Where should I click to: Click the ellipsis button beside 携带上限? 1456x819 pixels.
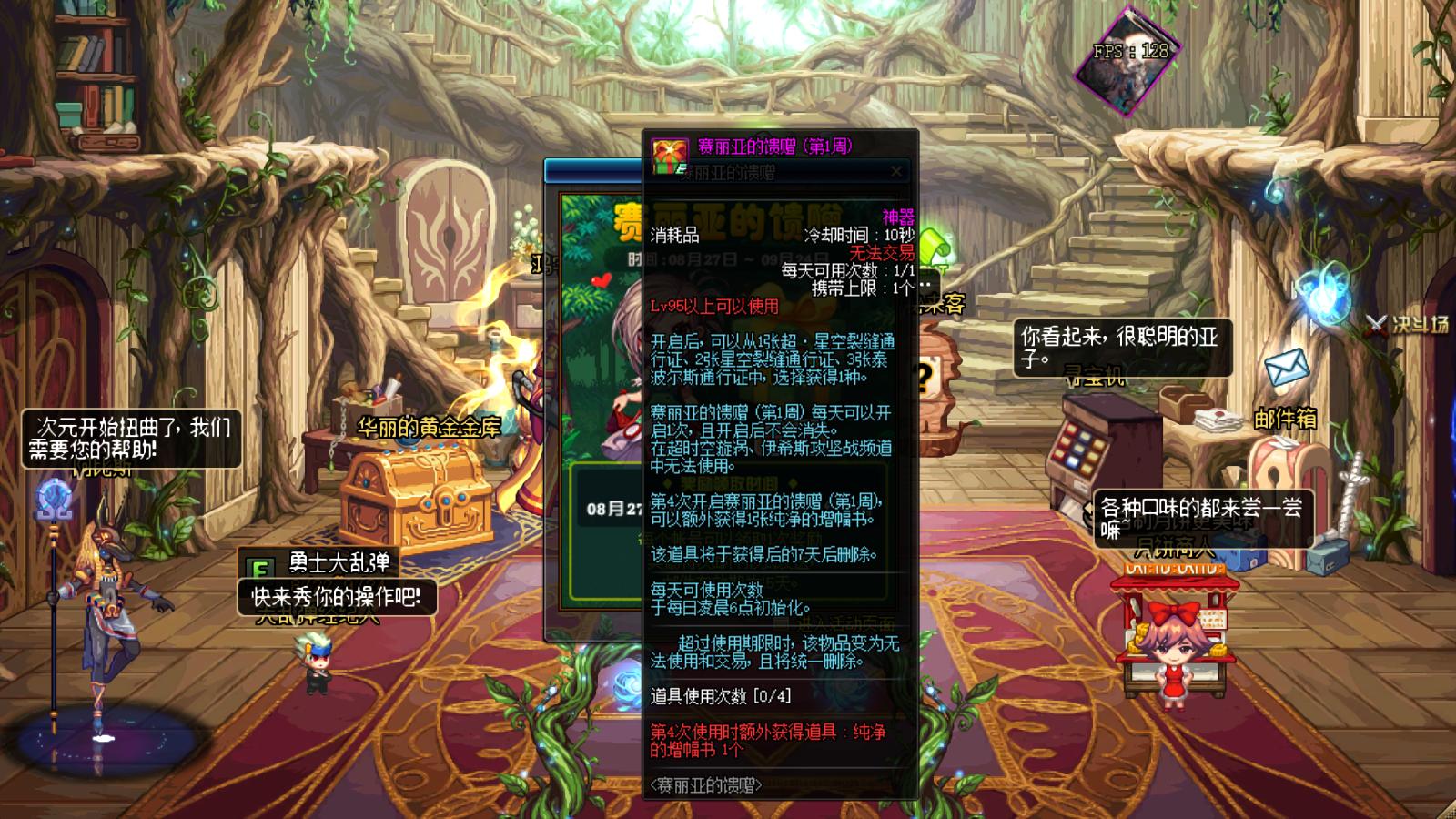925,284
